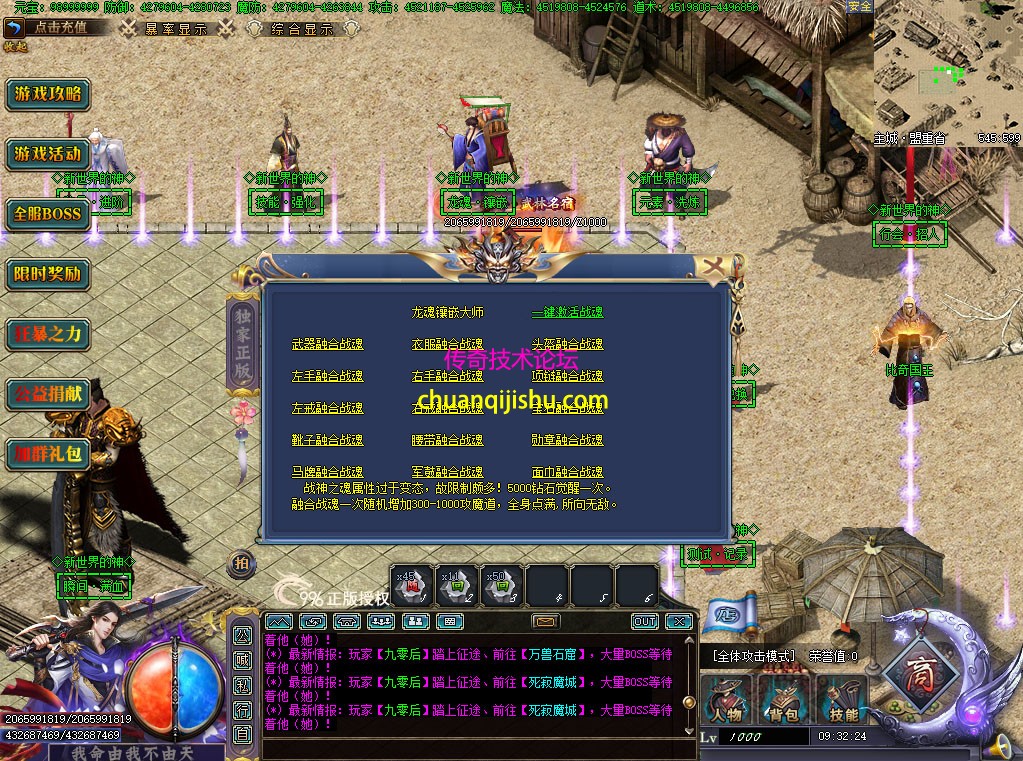Open the 游戏活动 events menu
Image resolution: width=1023 pixels, height=761 pixels.
47,155
